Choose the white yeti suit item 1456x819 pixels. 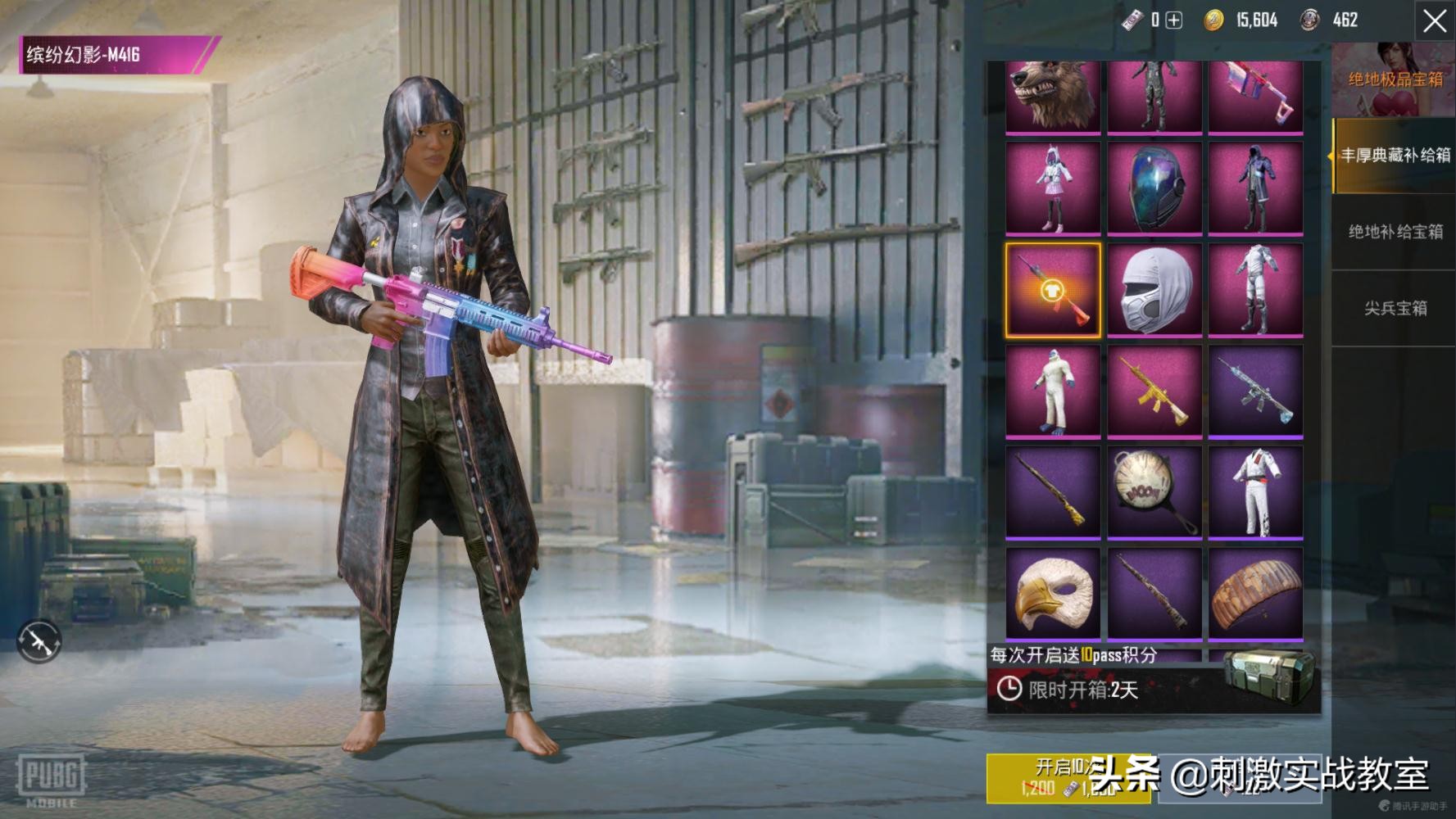click(1053, 391)
